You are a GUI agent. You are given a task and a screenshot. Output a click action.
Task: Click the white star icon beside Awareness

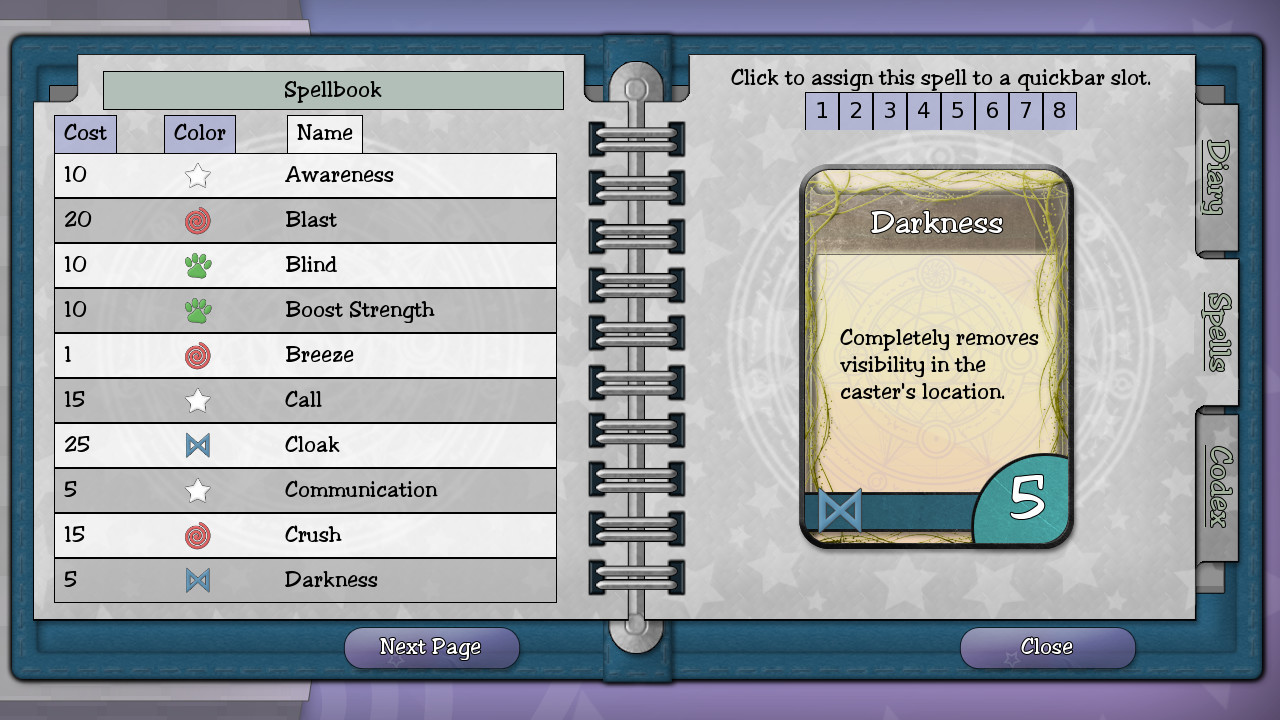coord(198,175)
